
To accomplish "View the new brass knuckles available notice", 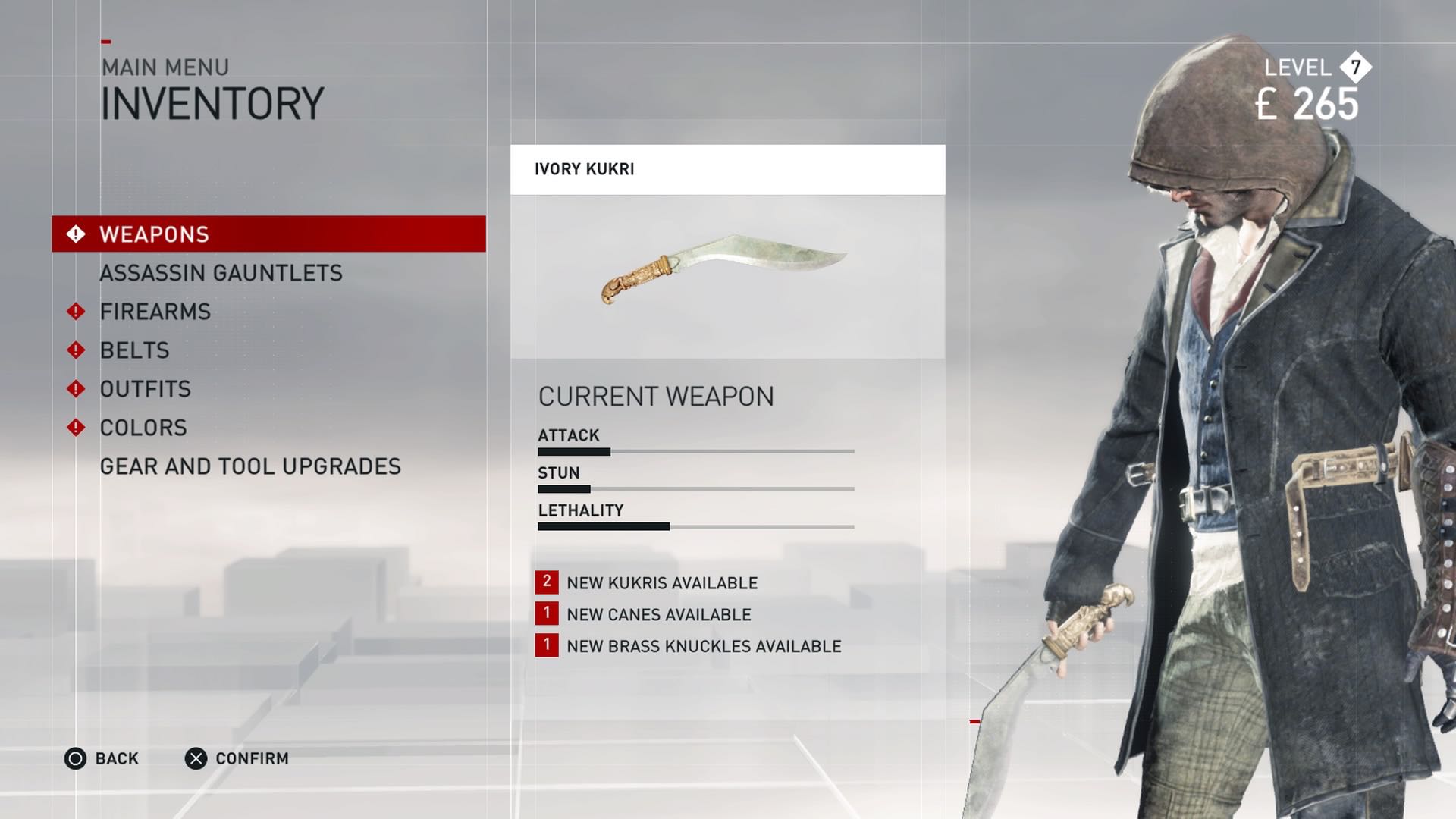I will click(x=703, y=647).
